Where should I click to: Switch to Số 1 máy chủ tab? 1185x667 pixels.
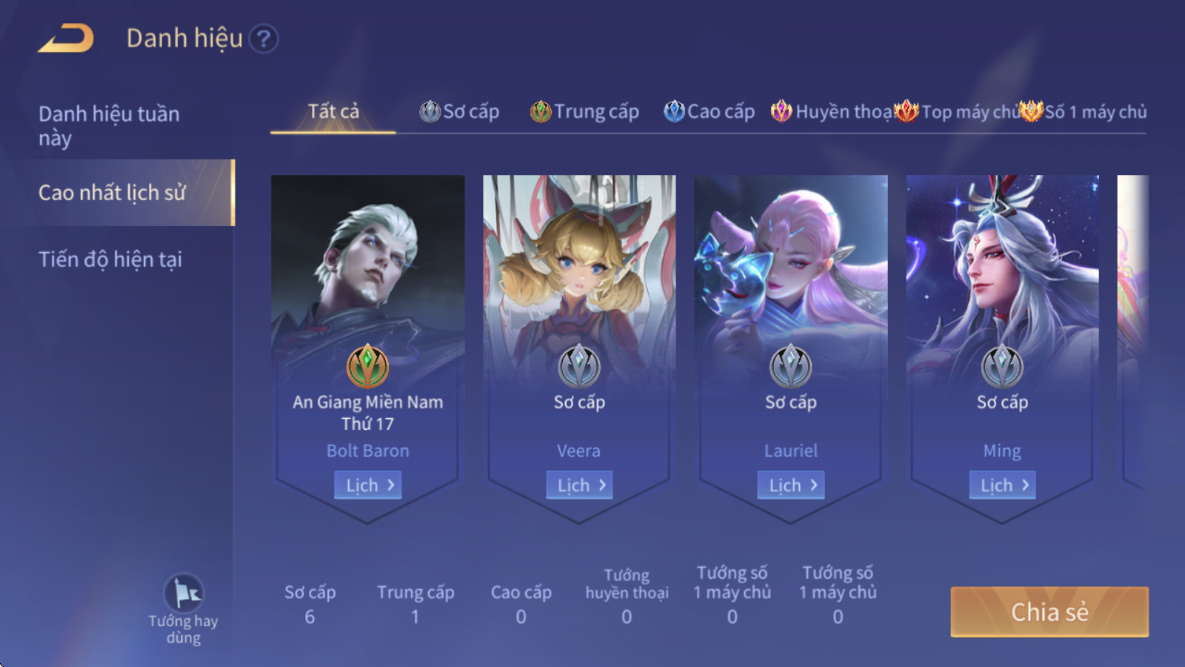(x=1083, y=112)
